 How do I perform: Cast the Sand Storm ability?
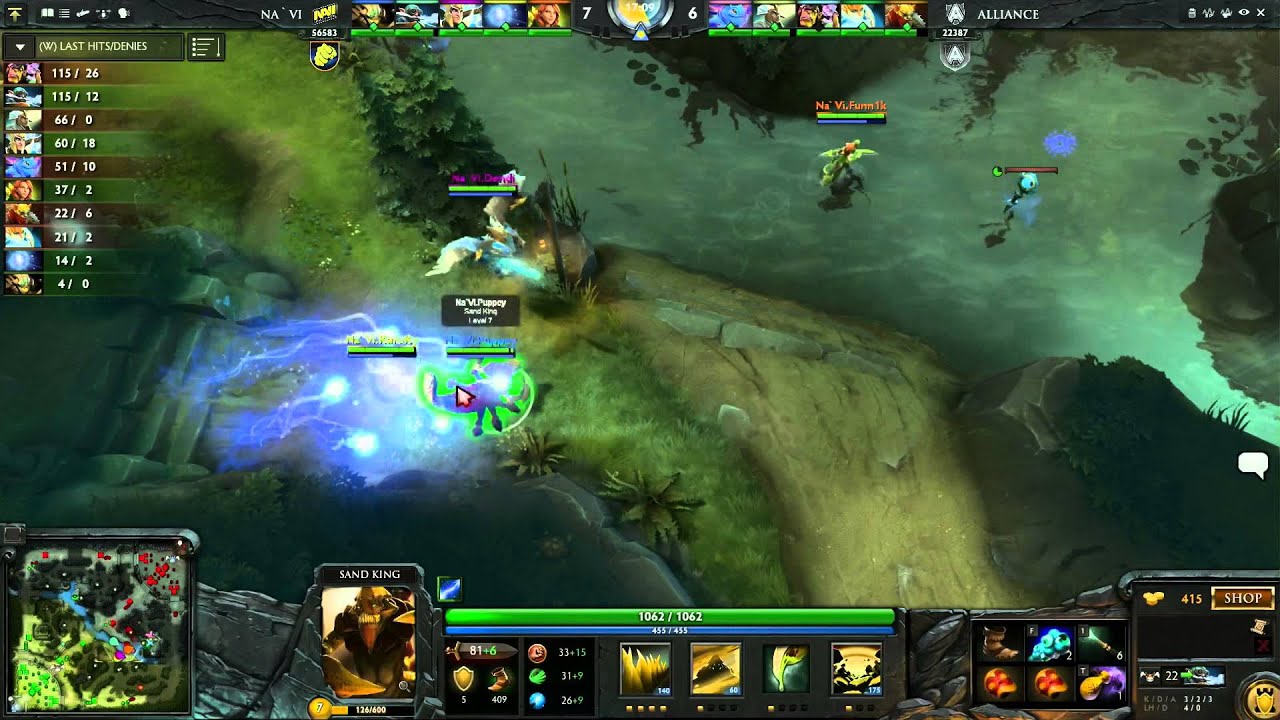pyautogui.click(x=715, y=668)
